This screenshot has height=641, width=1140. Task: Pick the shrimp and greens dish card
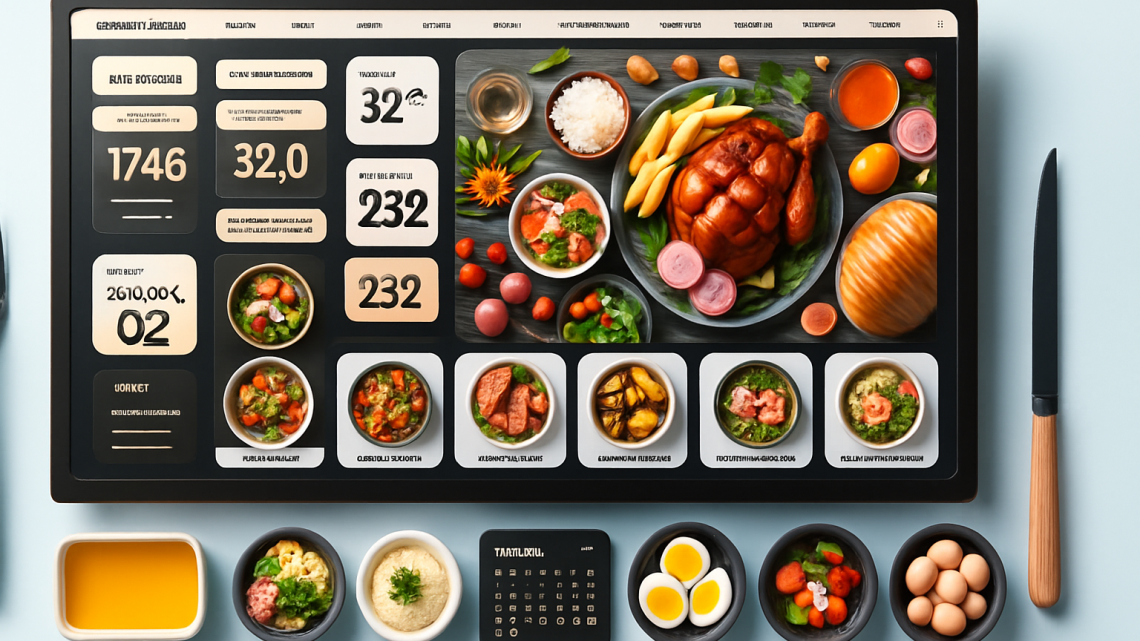(881, 409)
